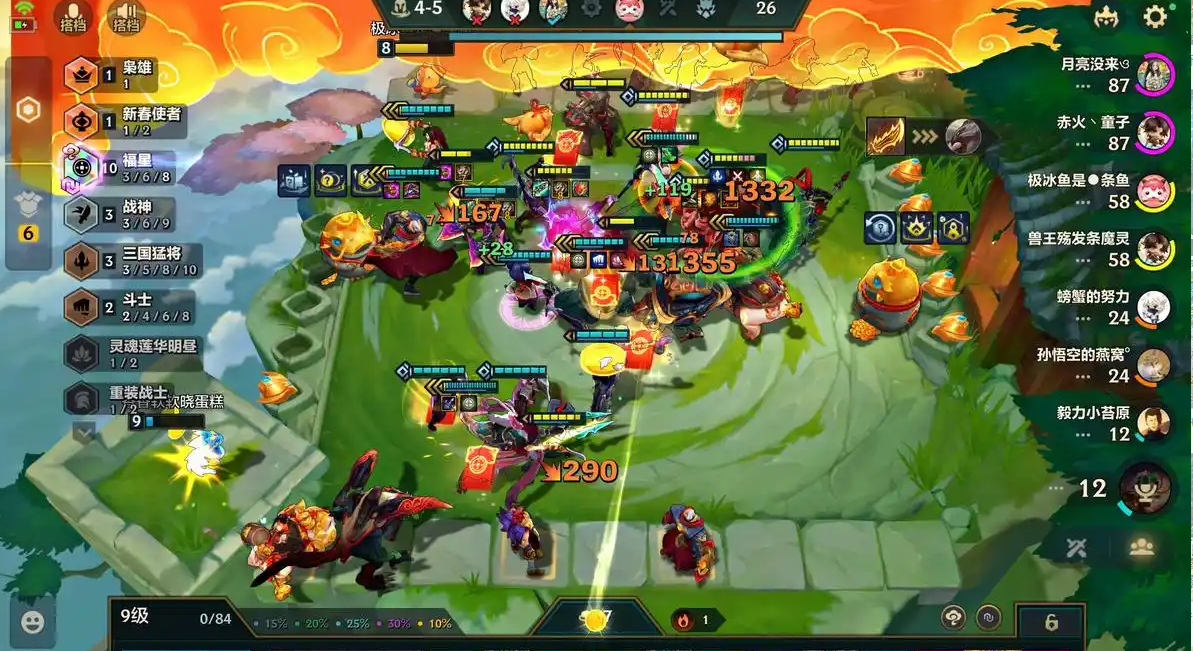Show details for the 战神 trait

click(x=120, y=214)
